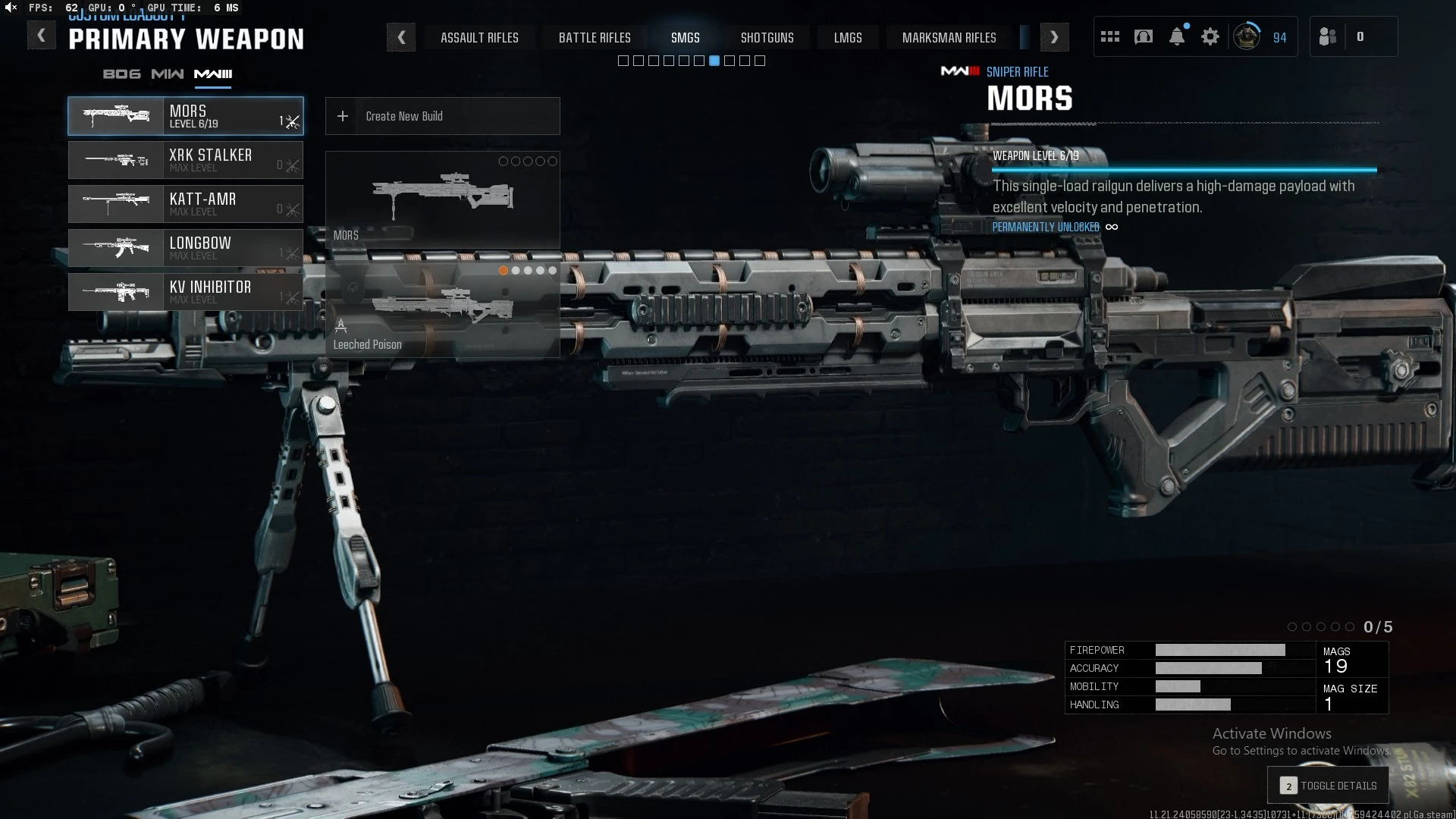The image size is (1456, 819).
Task: Choose the XRK Stalker sniper rifle
Action: [x=186, y=160]
